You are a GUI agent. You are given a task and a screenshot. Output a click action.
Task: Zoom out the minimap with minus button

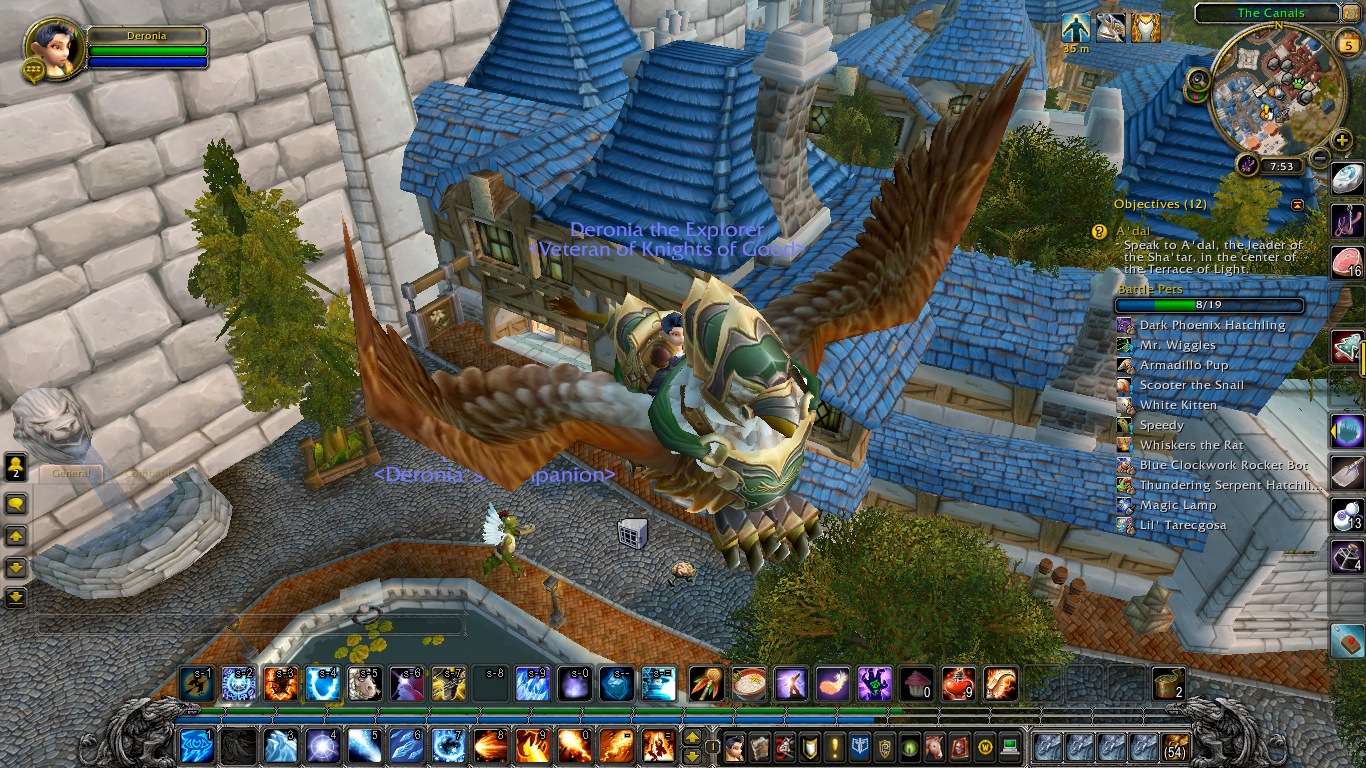(x=1320, y=157)
